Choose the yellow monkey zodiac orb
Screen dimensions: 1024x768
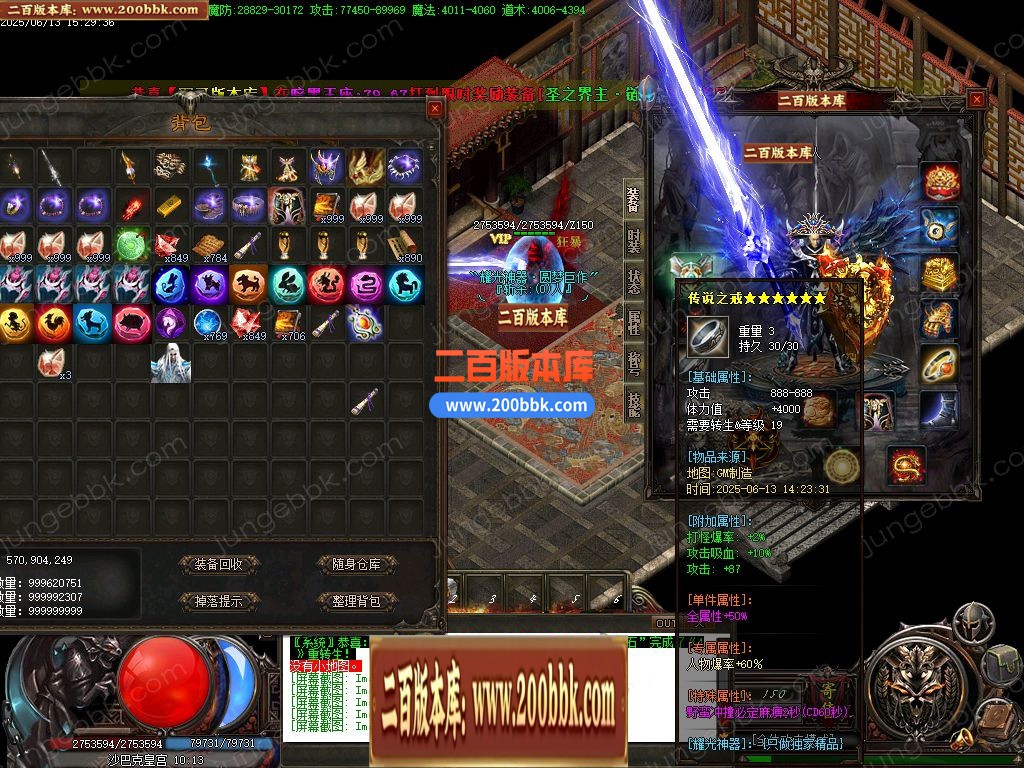click(15, 323)
